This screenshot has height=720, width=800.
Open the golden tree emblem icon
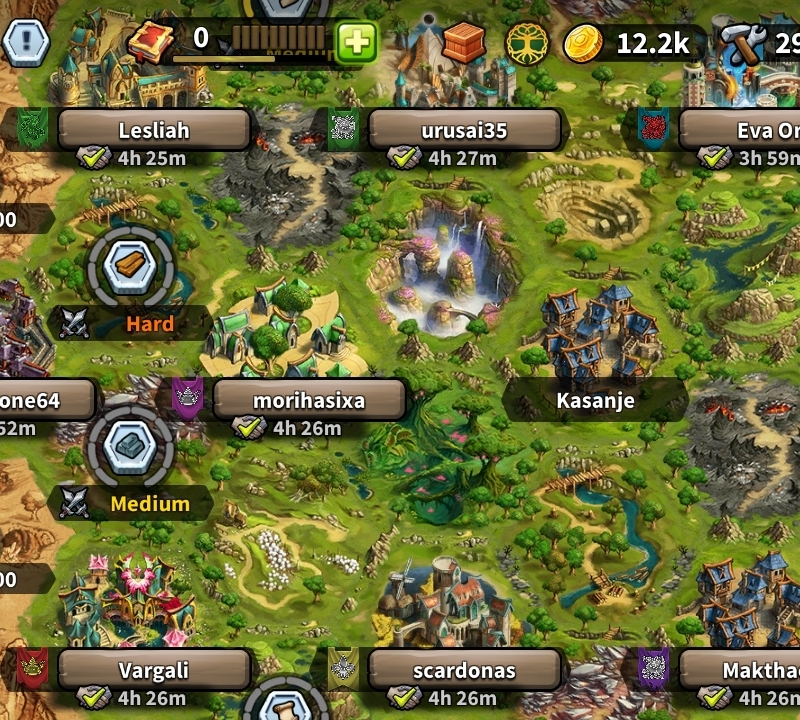click(x=526, y=42)
